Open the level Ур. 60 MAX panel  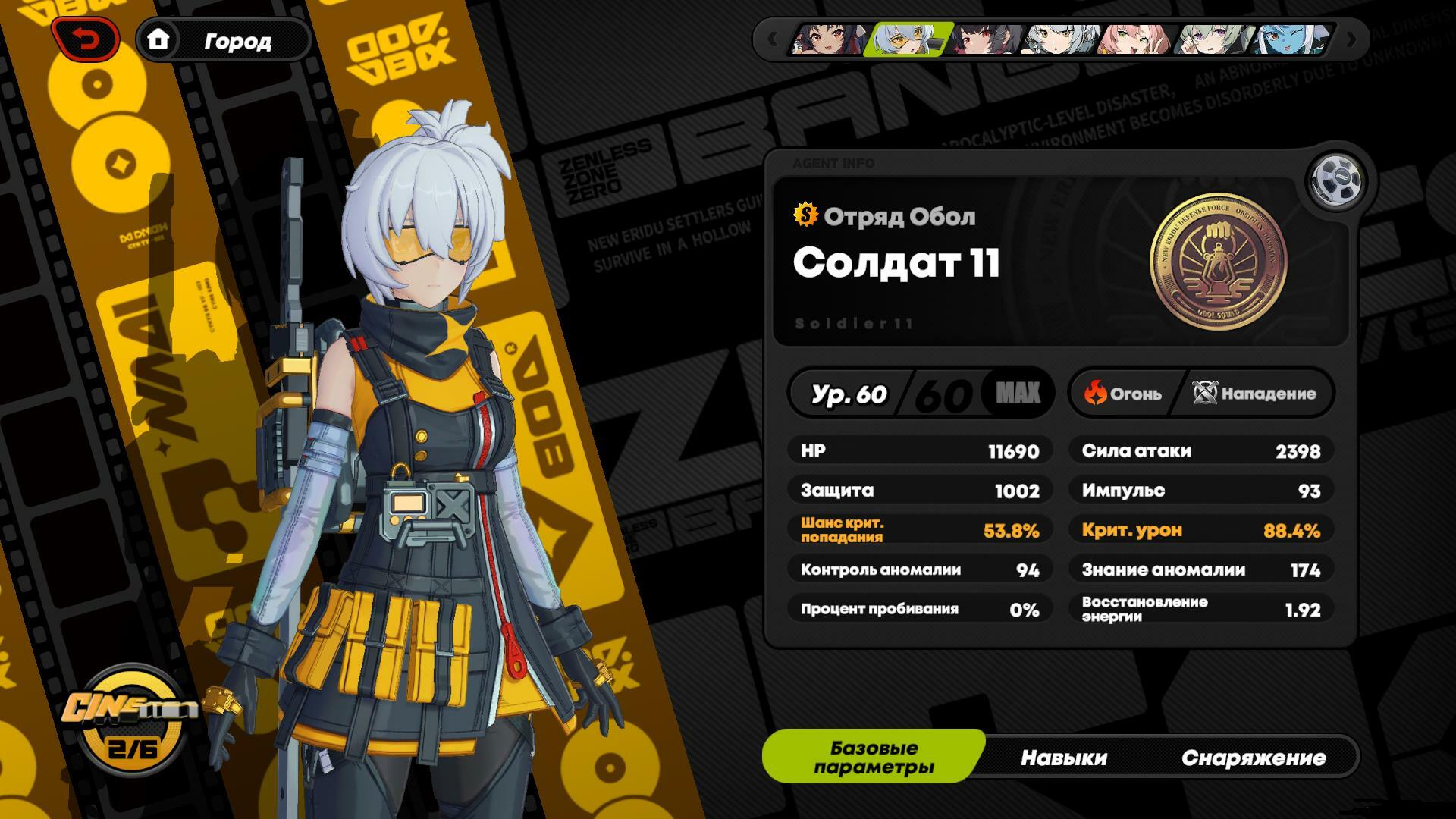tap(921, 394)
